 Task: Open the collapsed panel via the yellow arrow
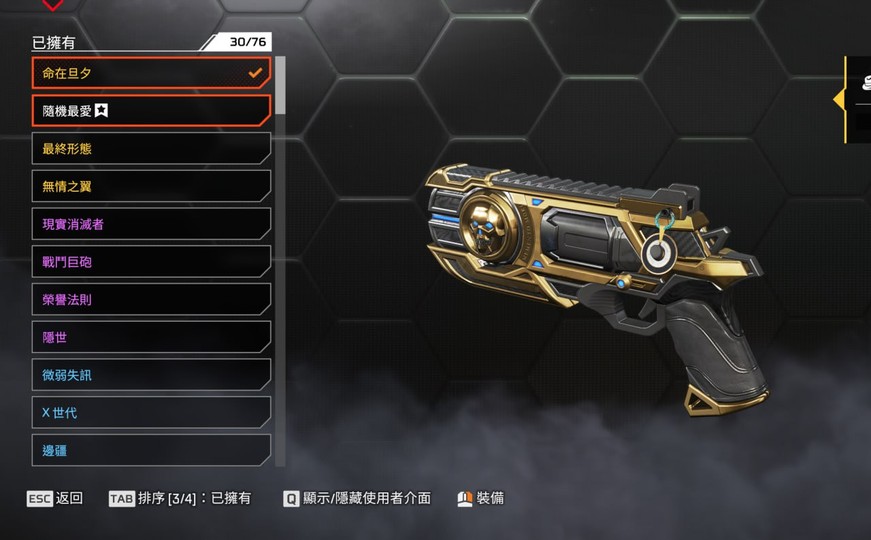point(839,99)
